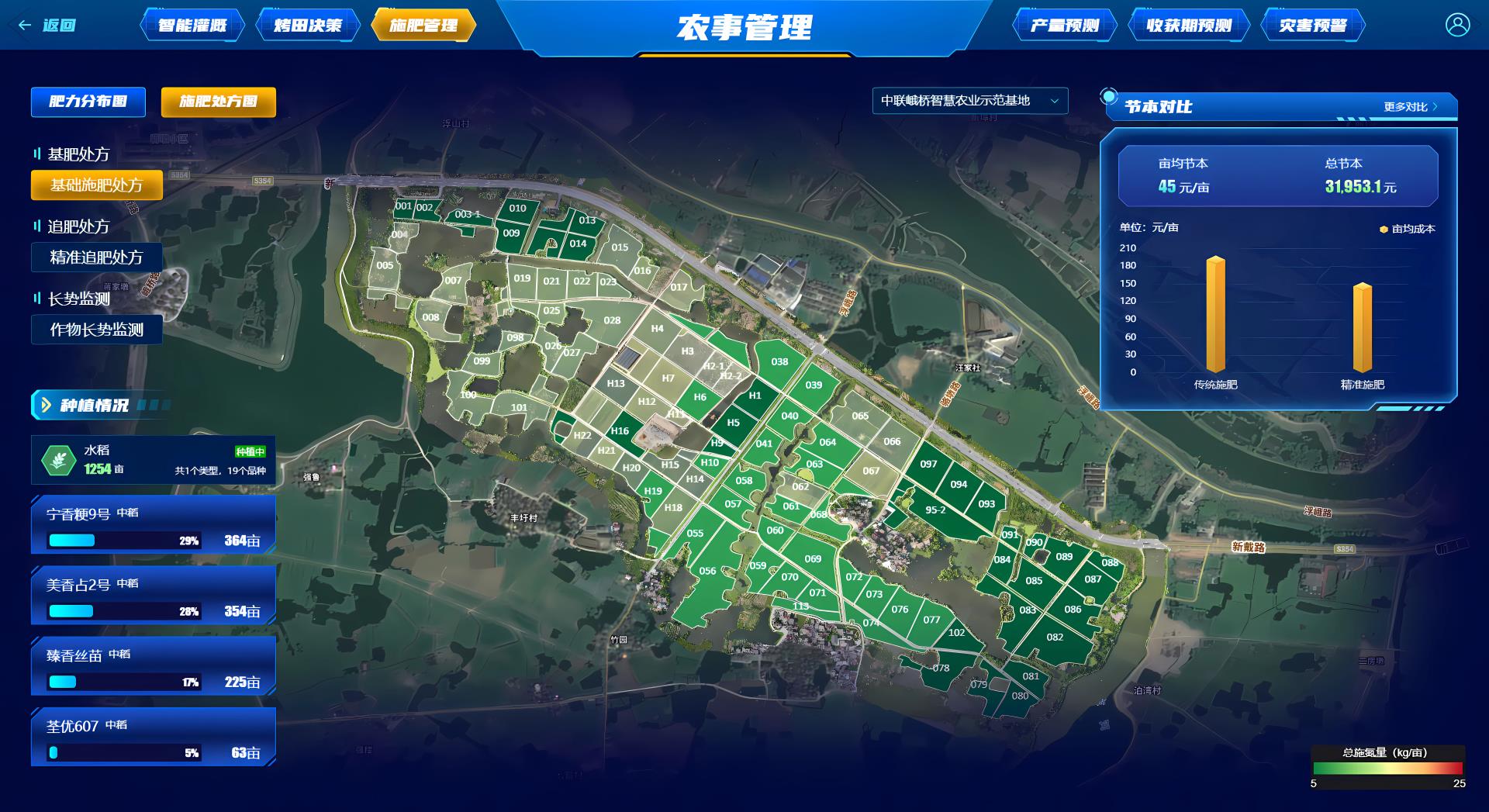Click the back arrow beside 返回

[x=23, y=25]
